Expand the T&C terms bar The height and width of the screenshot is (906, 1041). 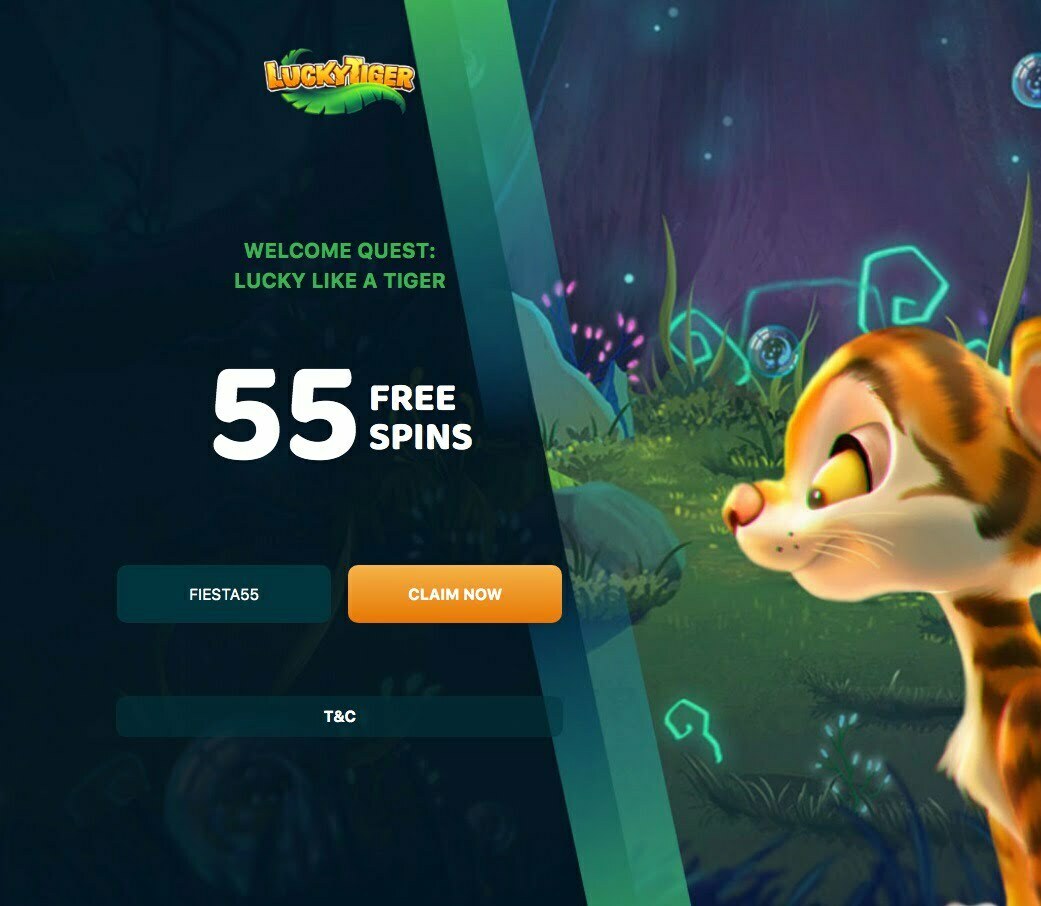click(339, 717)
